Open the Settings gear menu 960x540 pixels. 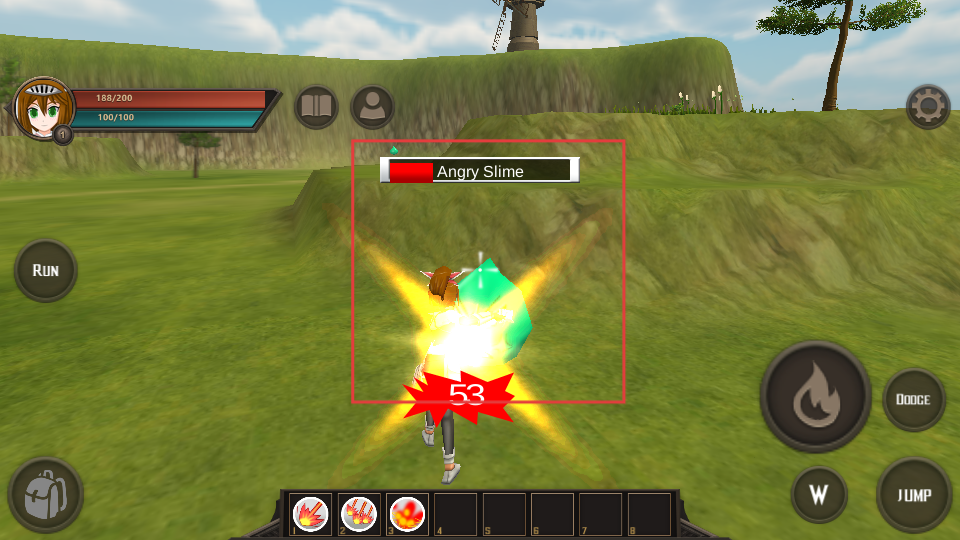pyautogui.click(x=927, y=106)
